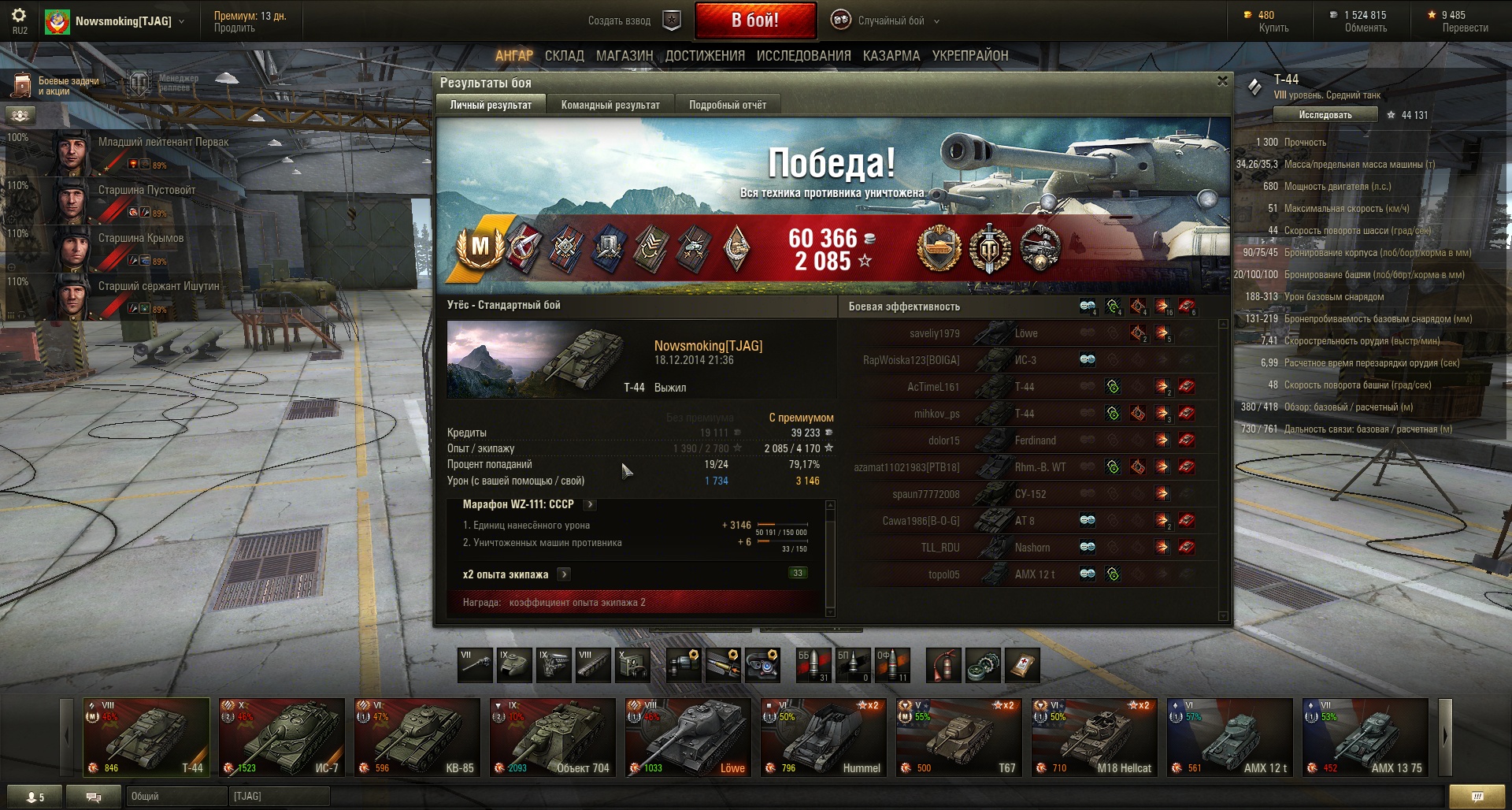
Task: Go to the МАГАЗИН section
Action: coord(624,56)
